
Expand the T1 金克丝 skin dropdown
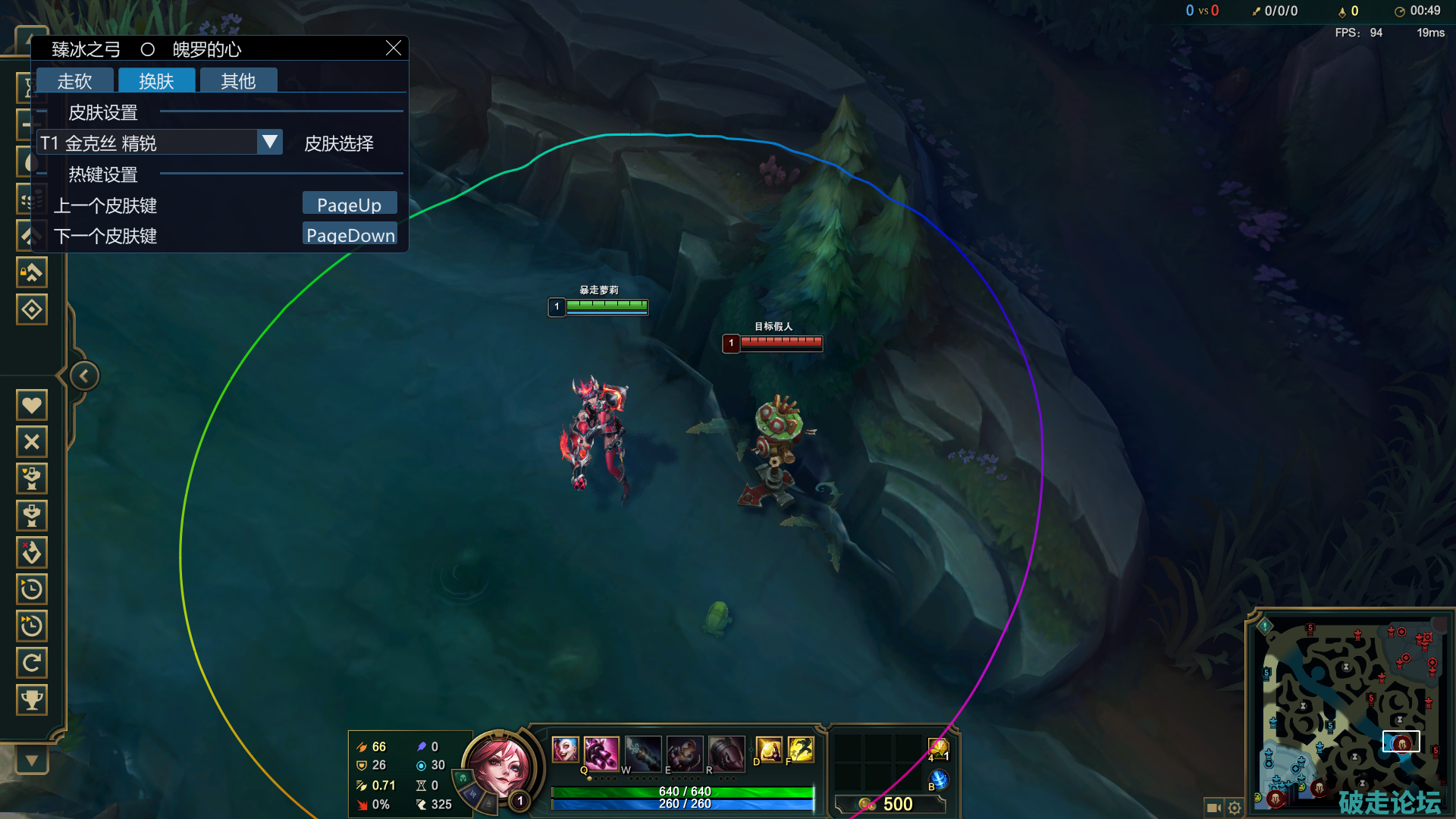click(269, 142)
